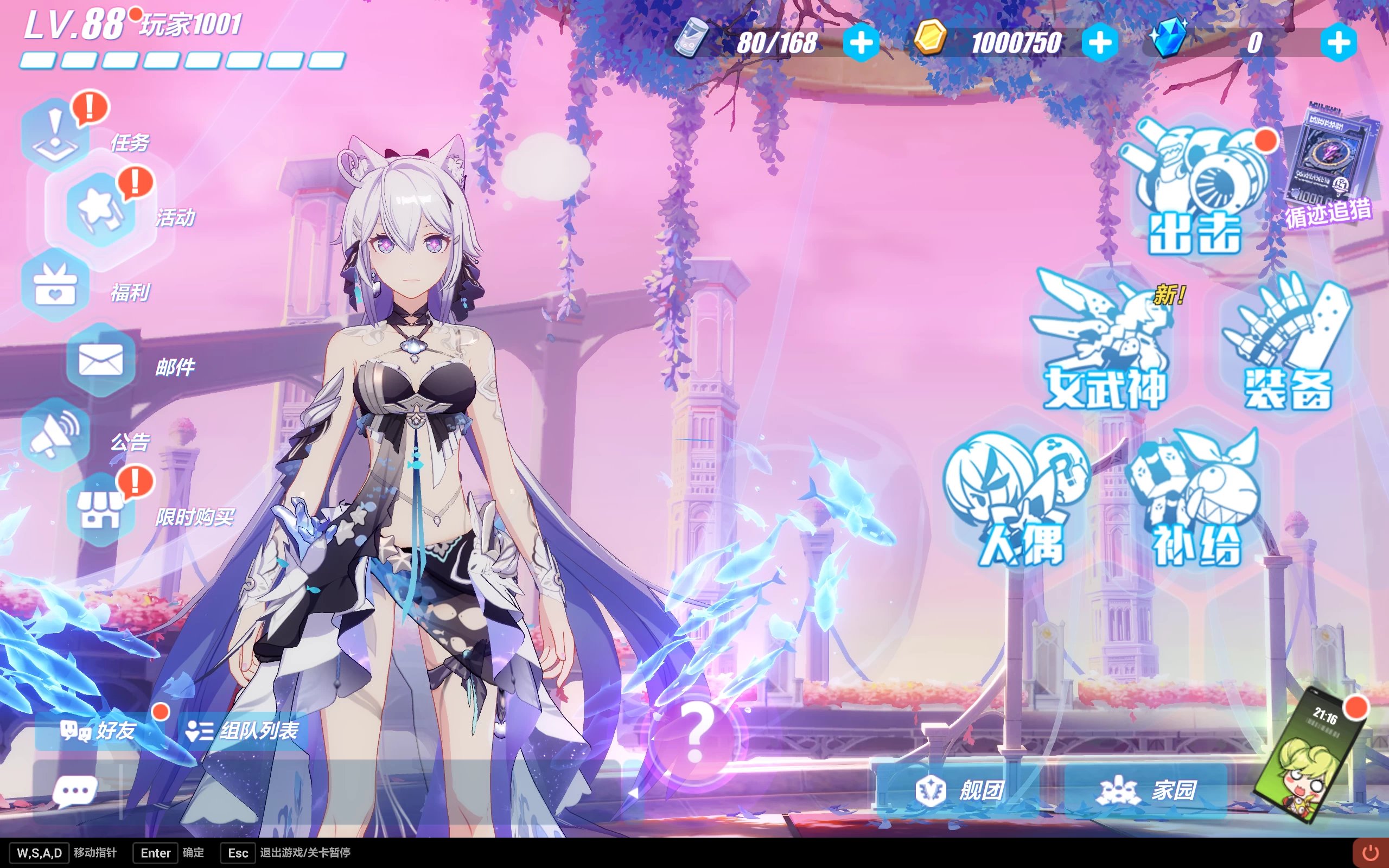The width and height of the screenshot is (1389, 868).
Task: Open the 装备 equipment menu
Action: pos(1288,344)
